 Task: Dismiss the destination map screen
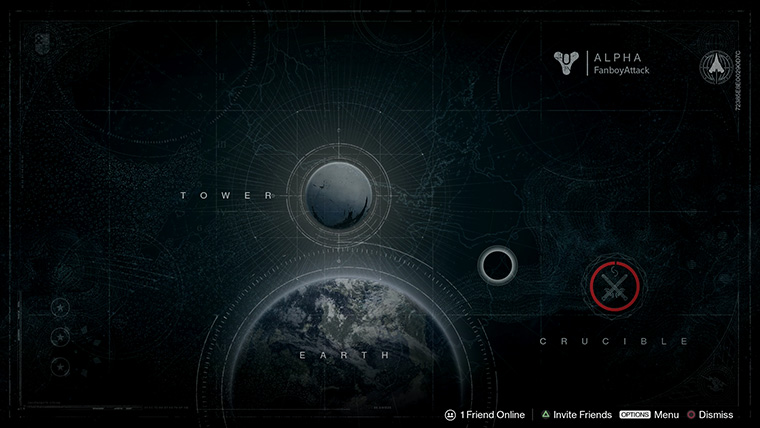(709, 414)
